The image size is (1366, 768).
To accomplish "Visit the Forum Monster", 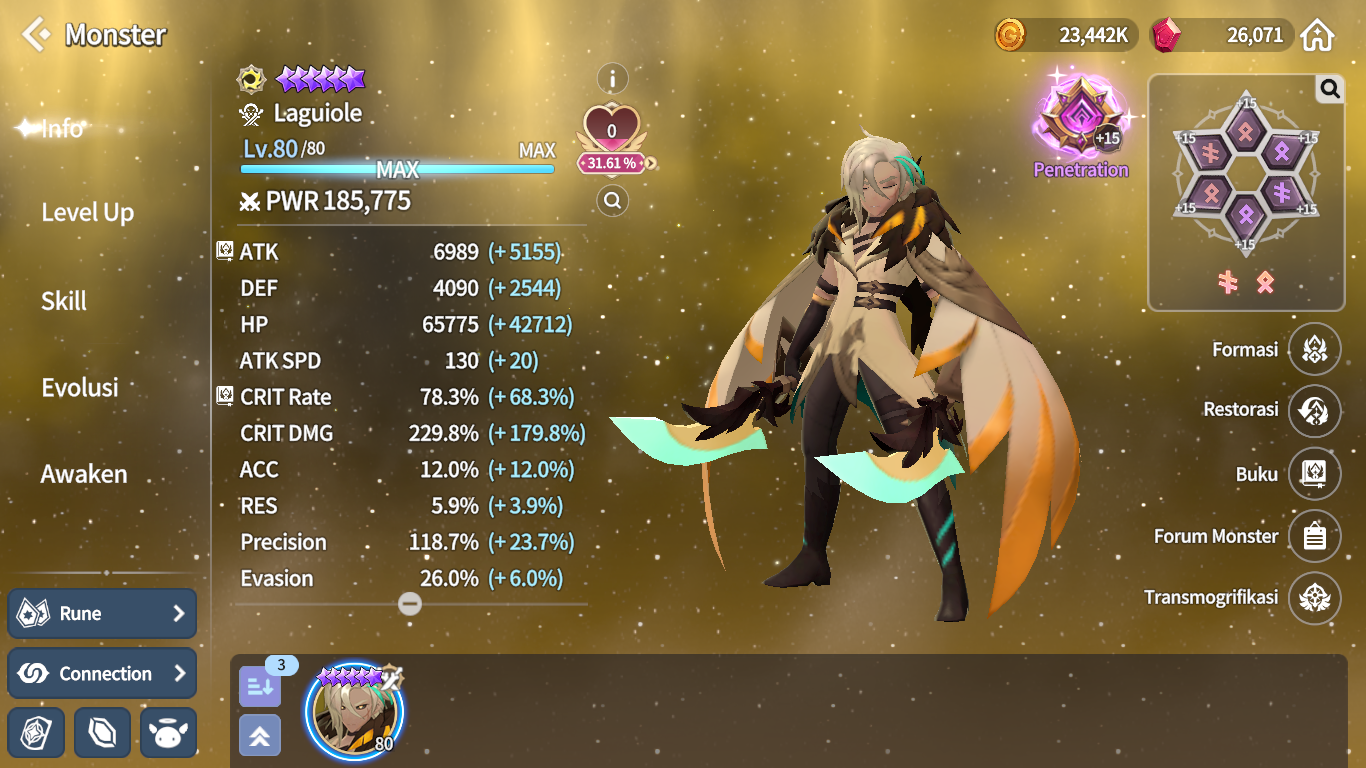I will tap(1314, 537).
